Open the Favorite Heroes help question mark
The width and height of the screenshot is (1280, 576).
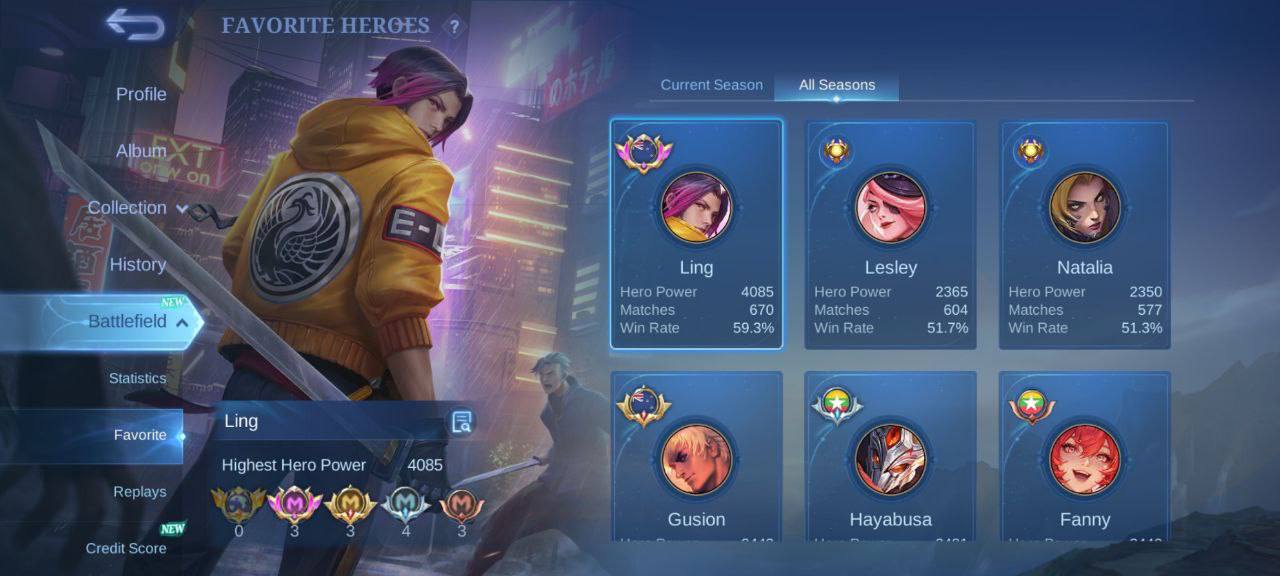[454, 27]
